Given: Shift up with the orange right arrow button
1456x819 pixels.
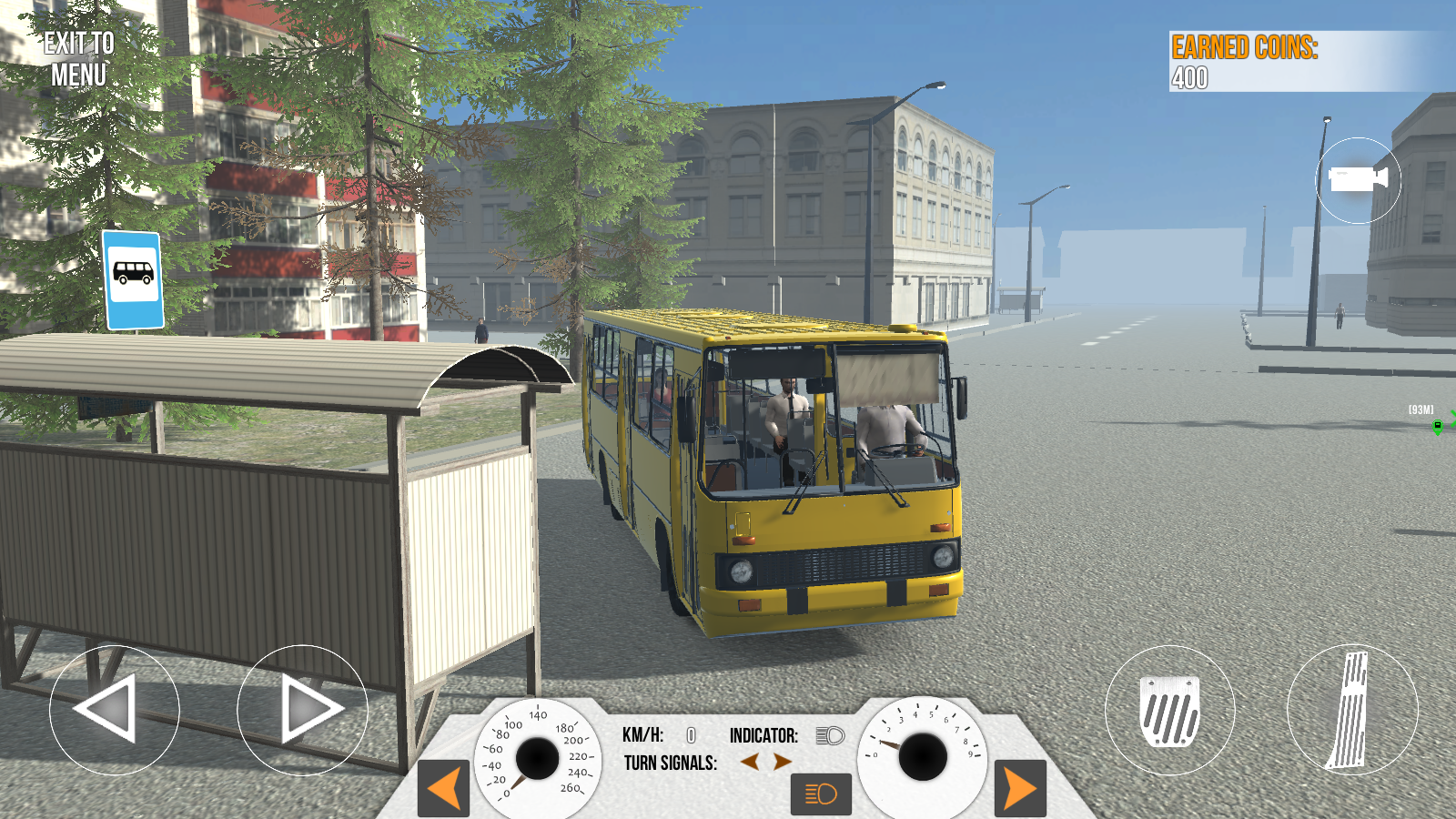Looking at the screenshot, I should (1022, 788).
